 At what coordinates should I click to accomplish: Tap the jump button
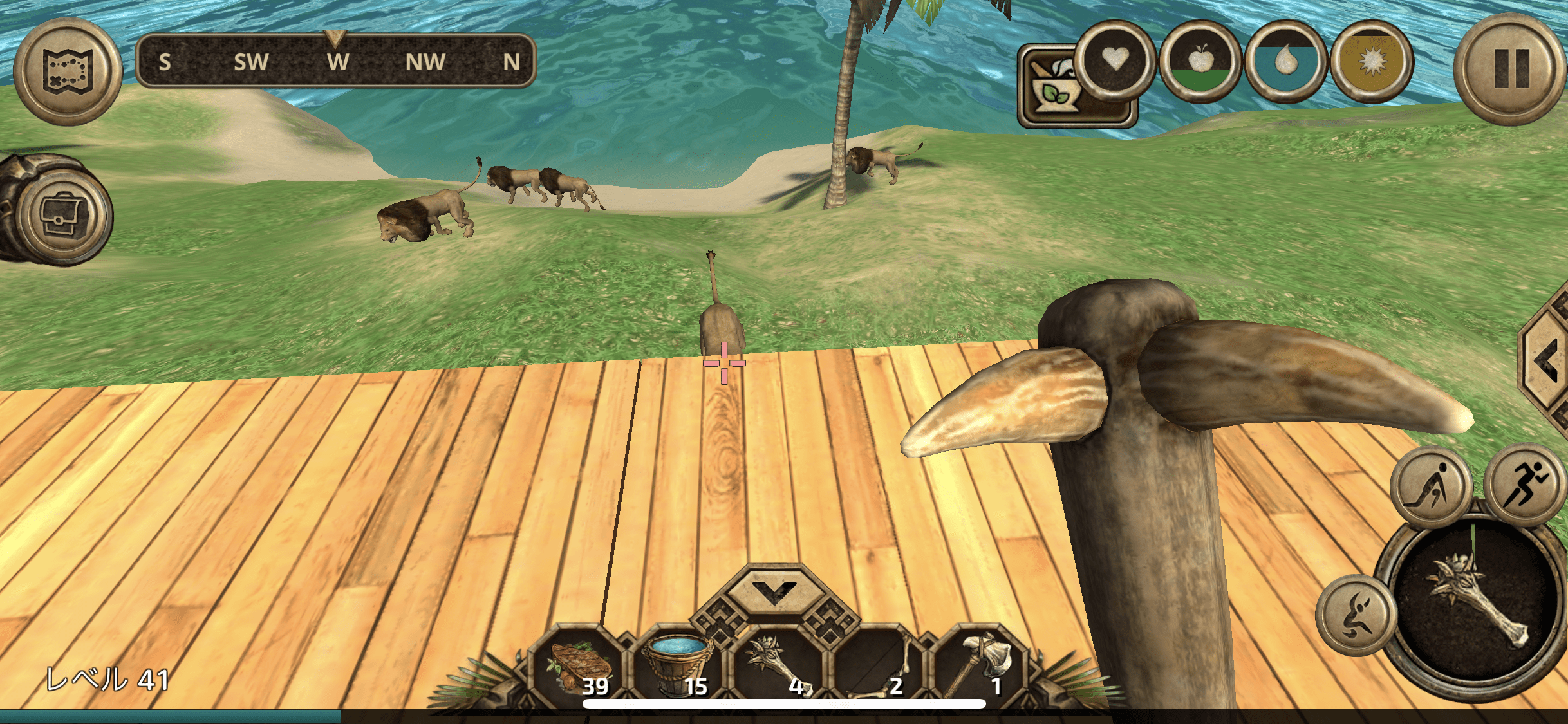1356,615
